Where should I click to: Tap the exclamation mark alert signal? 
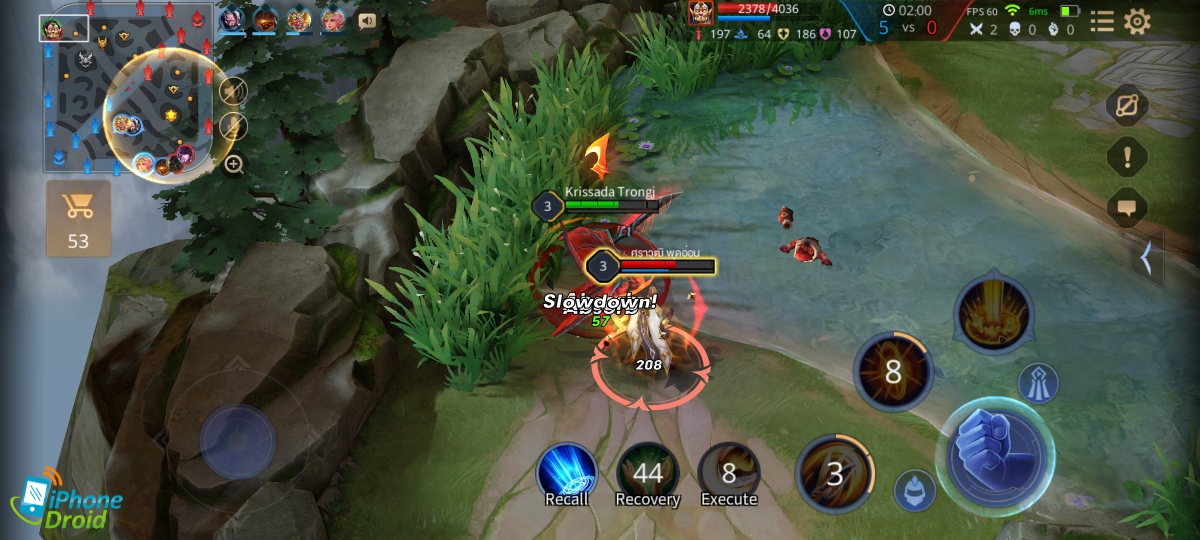[x=1127, y=157]
